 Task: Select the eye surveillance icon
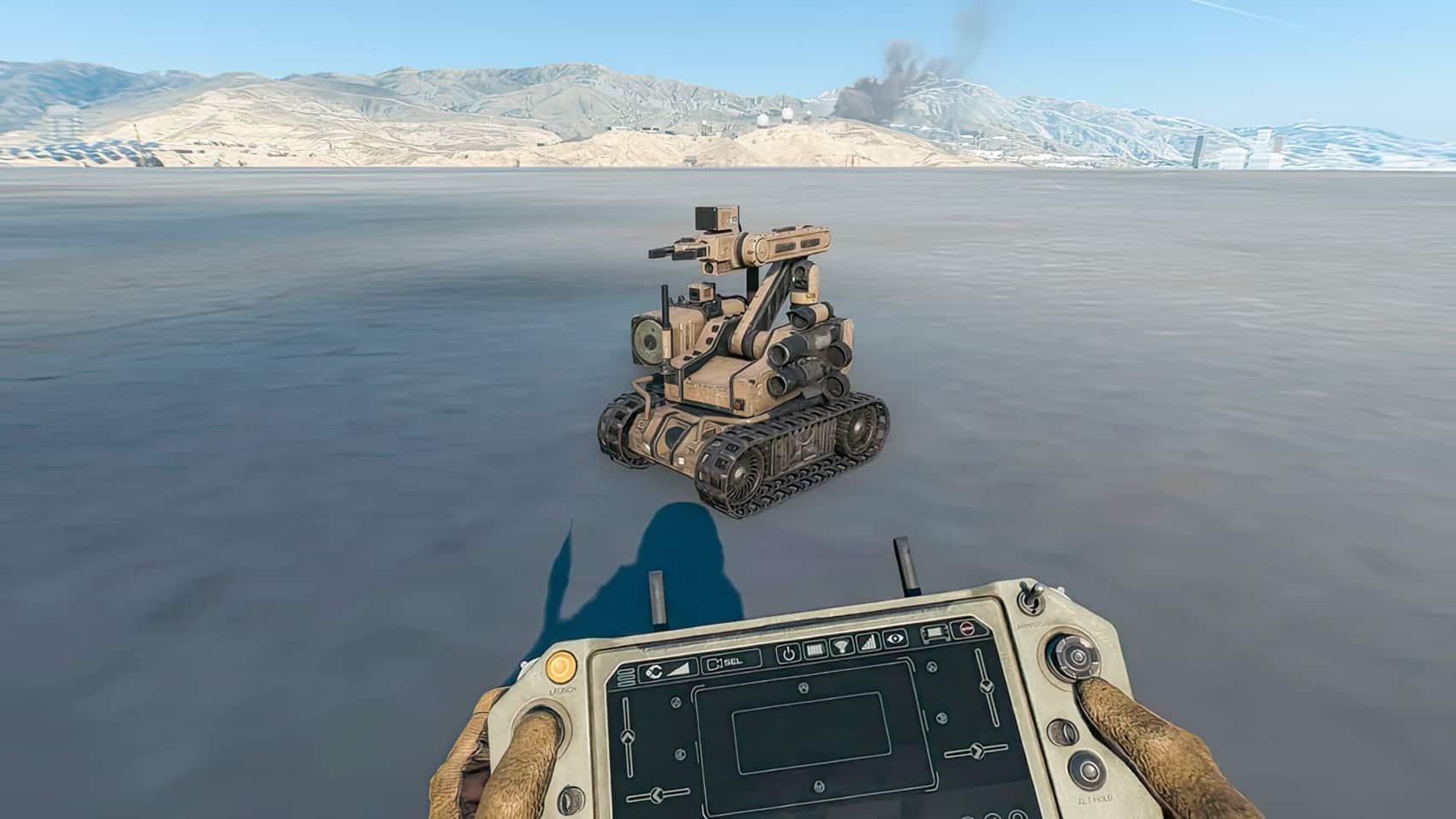pyautogui.click(x=894, y=638)
